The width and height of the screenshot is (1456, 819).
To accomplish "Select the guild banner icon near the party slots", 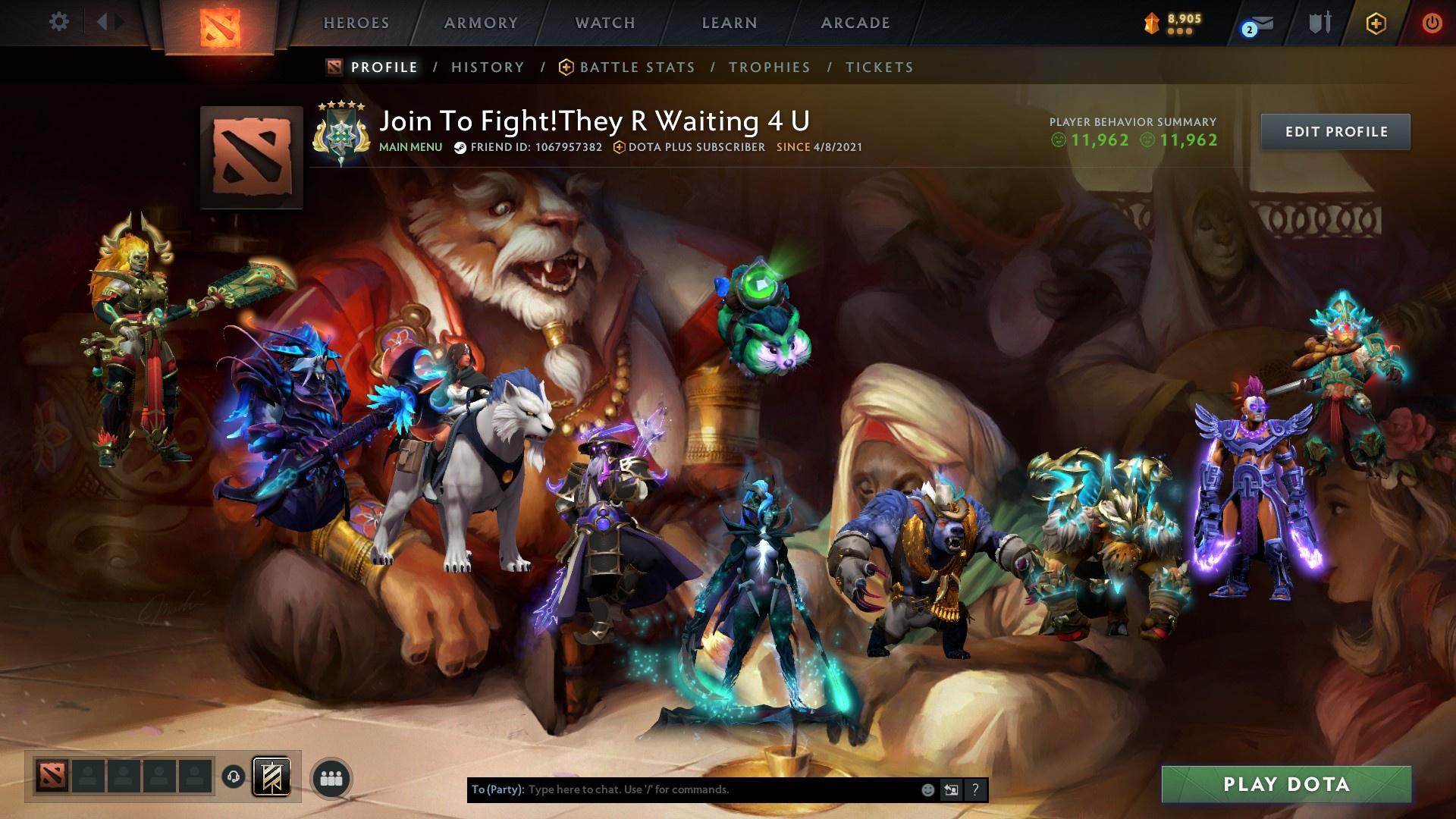I will (x=271, y=776).
